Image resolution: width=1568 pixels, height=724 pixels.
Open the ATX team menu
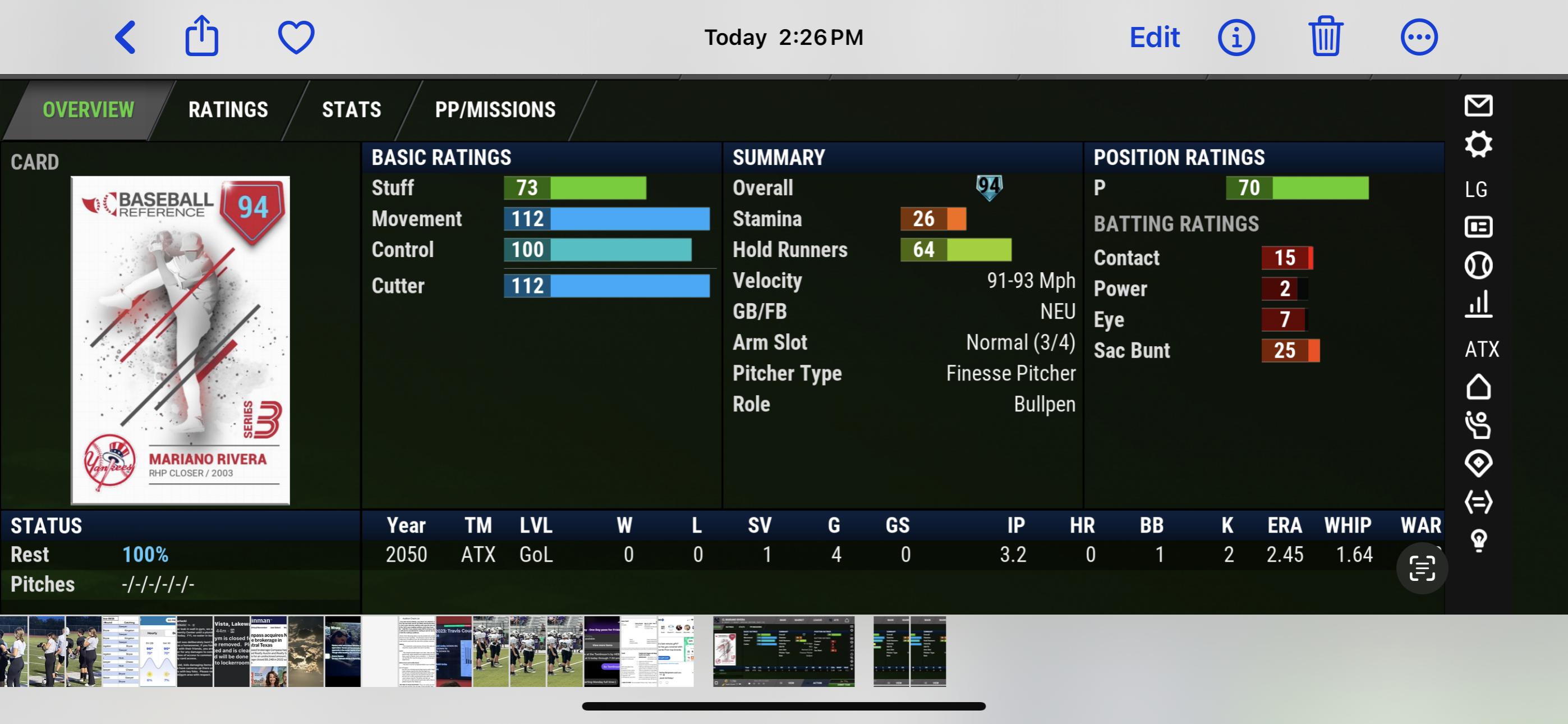[x=1481, y=349]
